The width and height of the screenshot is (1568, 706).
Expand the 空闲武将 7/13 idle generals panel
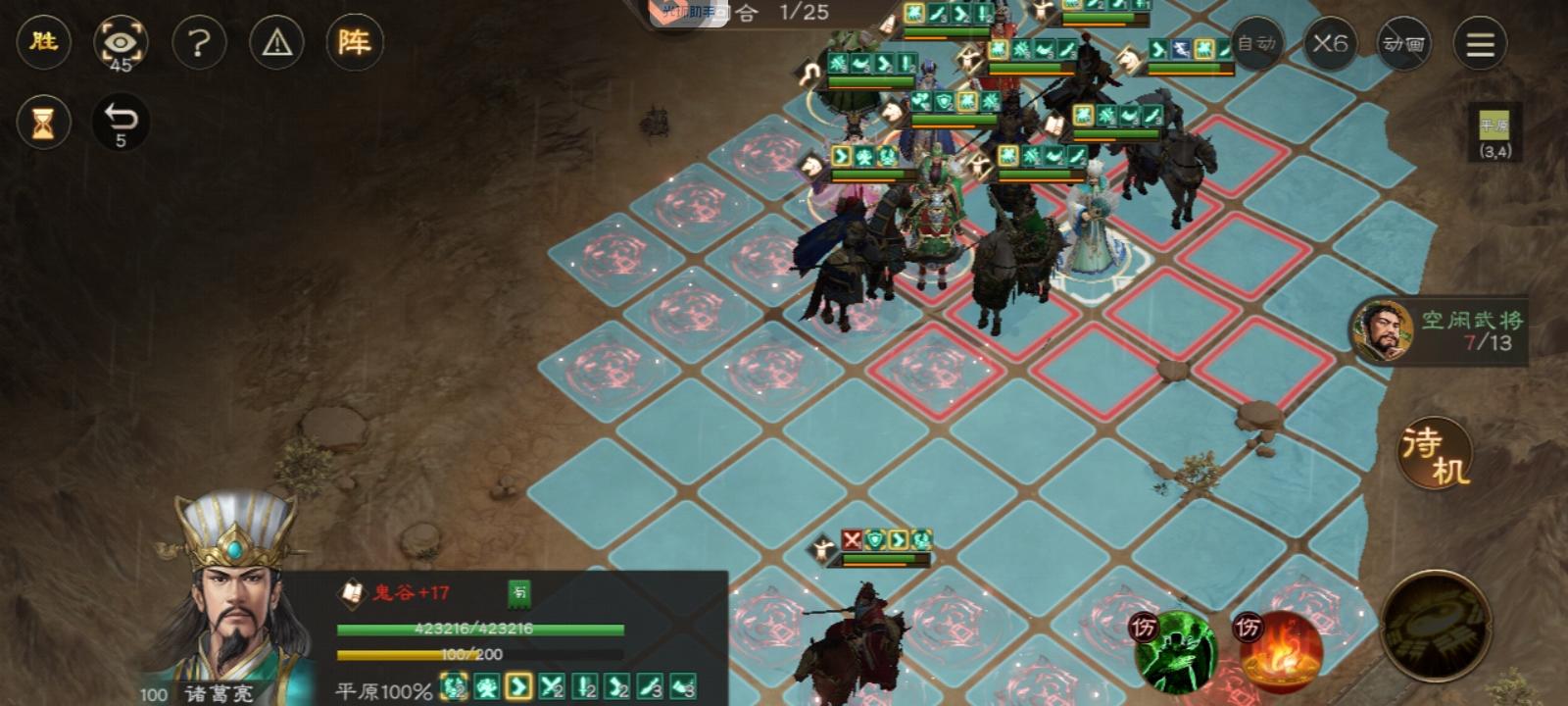pyautogui.click(x=1441, y=330)
